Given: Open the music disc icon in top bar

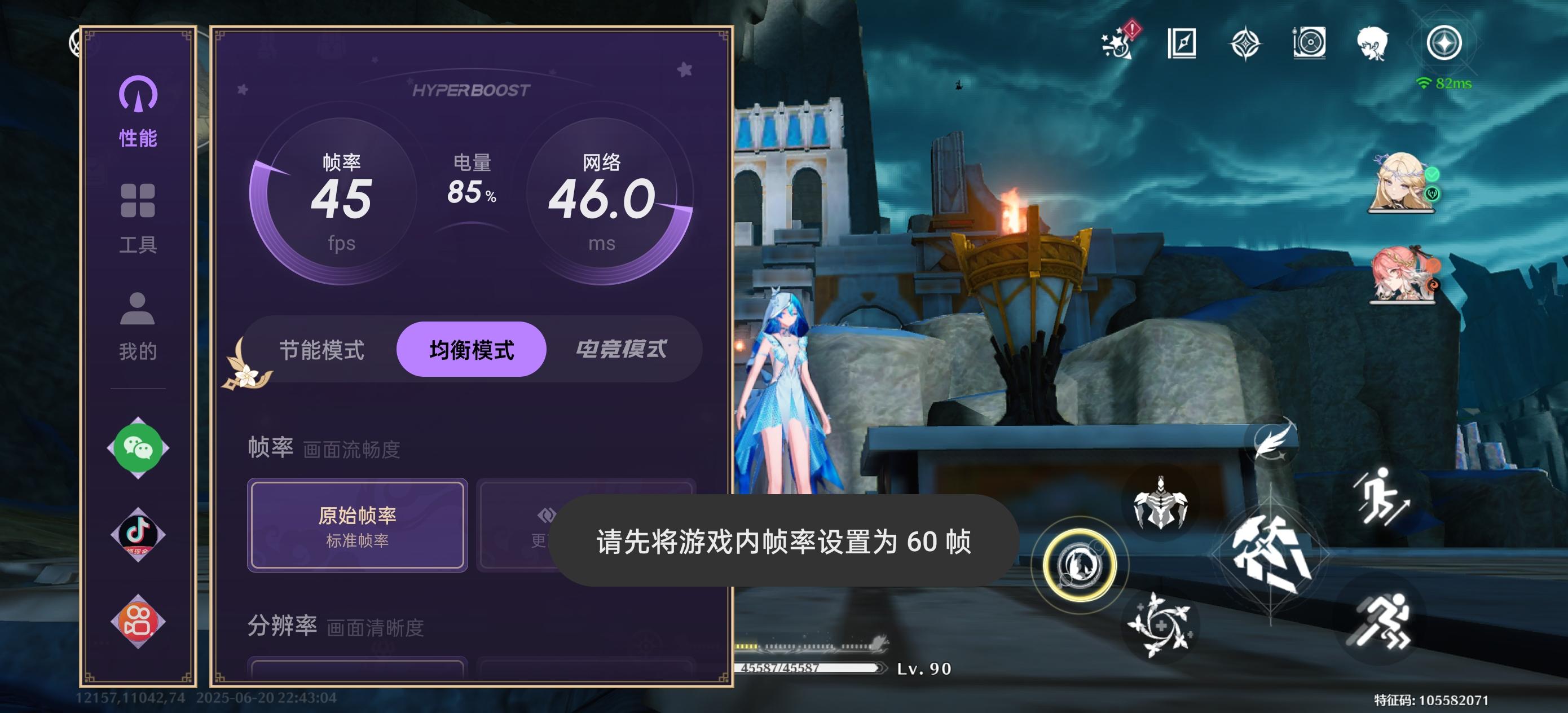Looking at the screenshot, I should [x=1309, y=45].
